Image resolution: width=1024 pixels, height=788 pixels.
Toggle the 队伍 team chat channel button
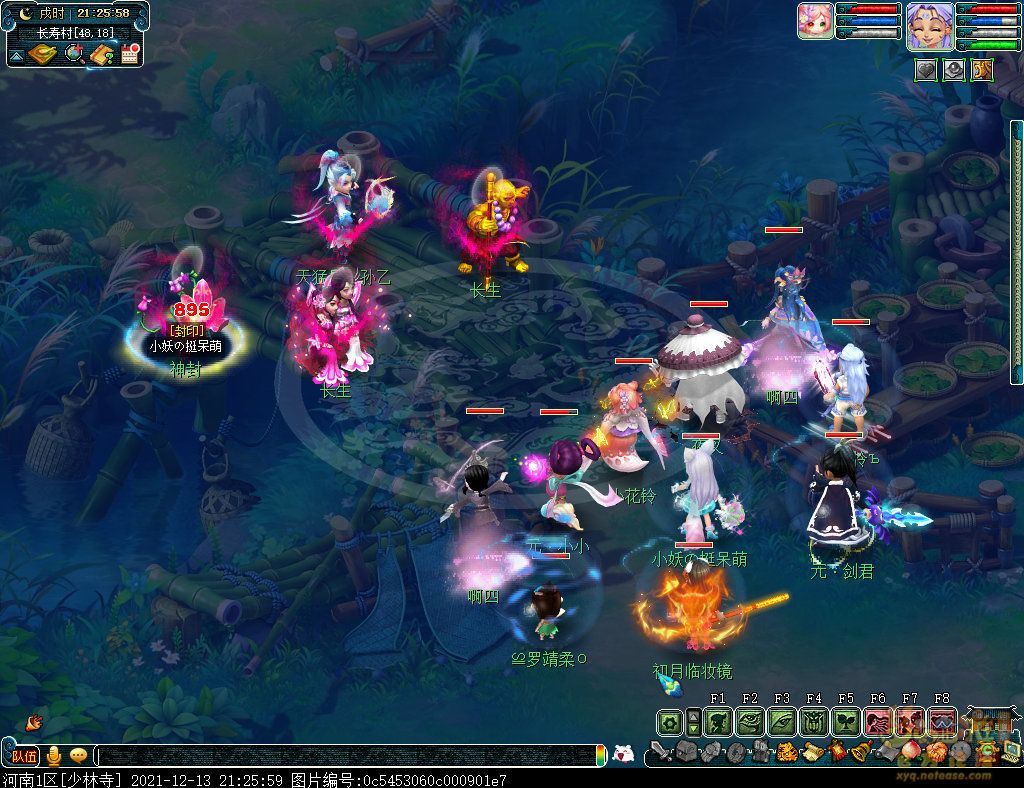(x=24, y=755)
